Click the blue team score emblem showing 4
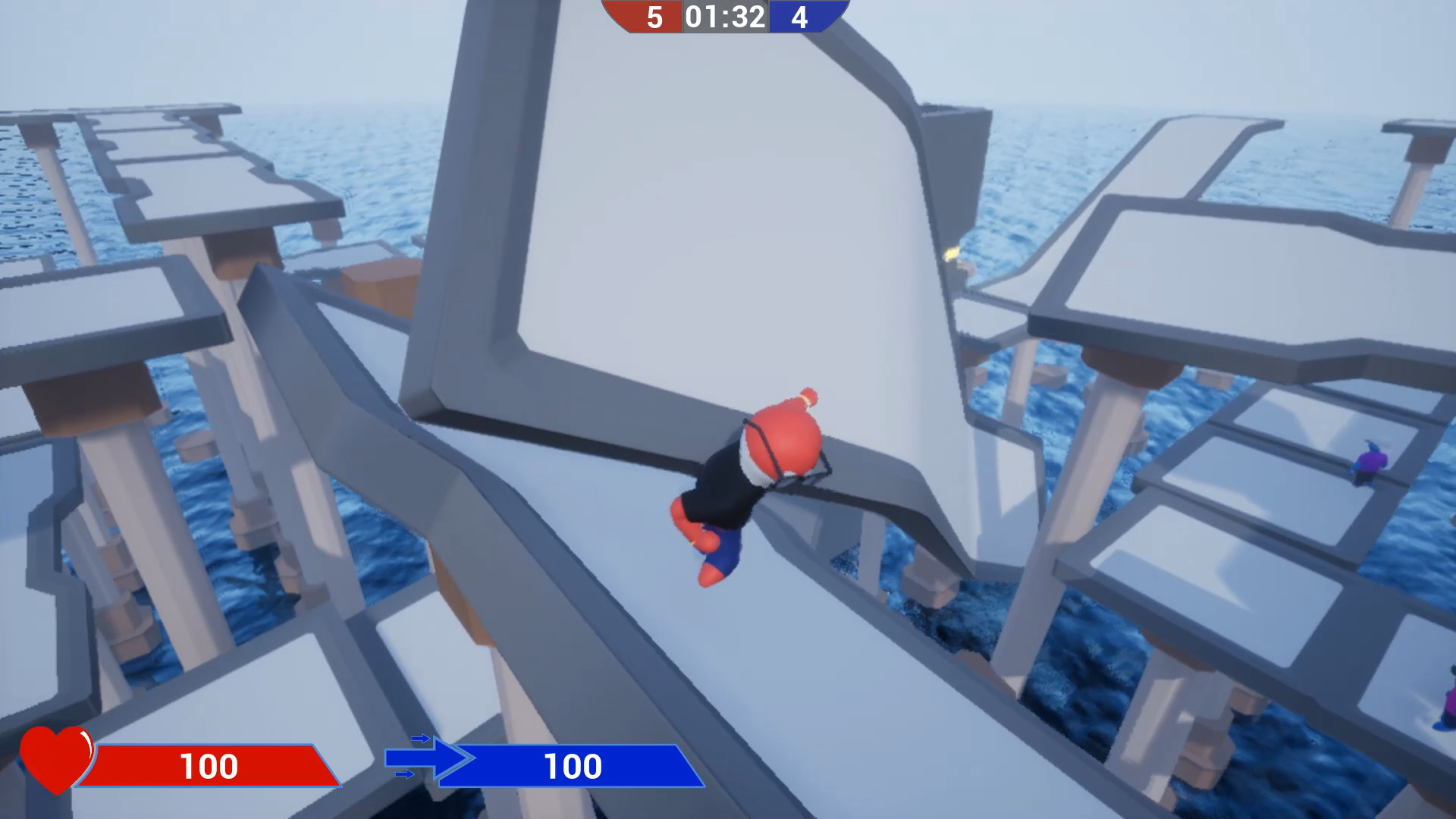The width and height of the screenshot is (1456, 819). point(802,15)
